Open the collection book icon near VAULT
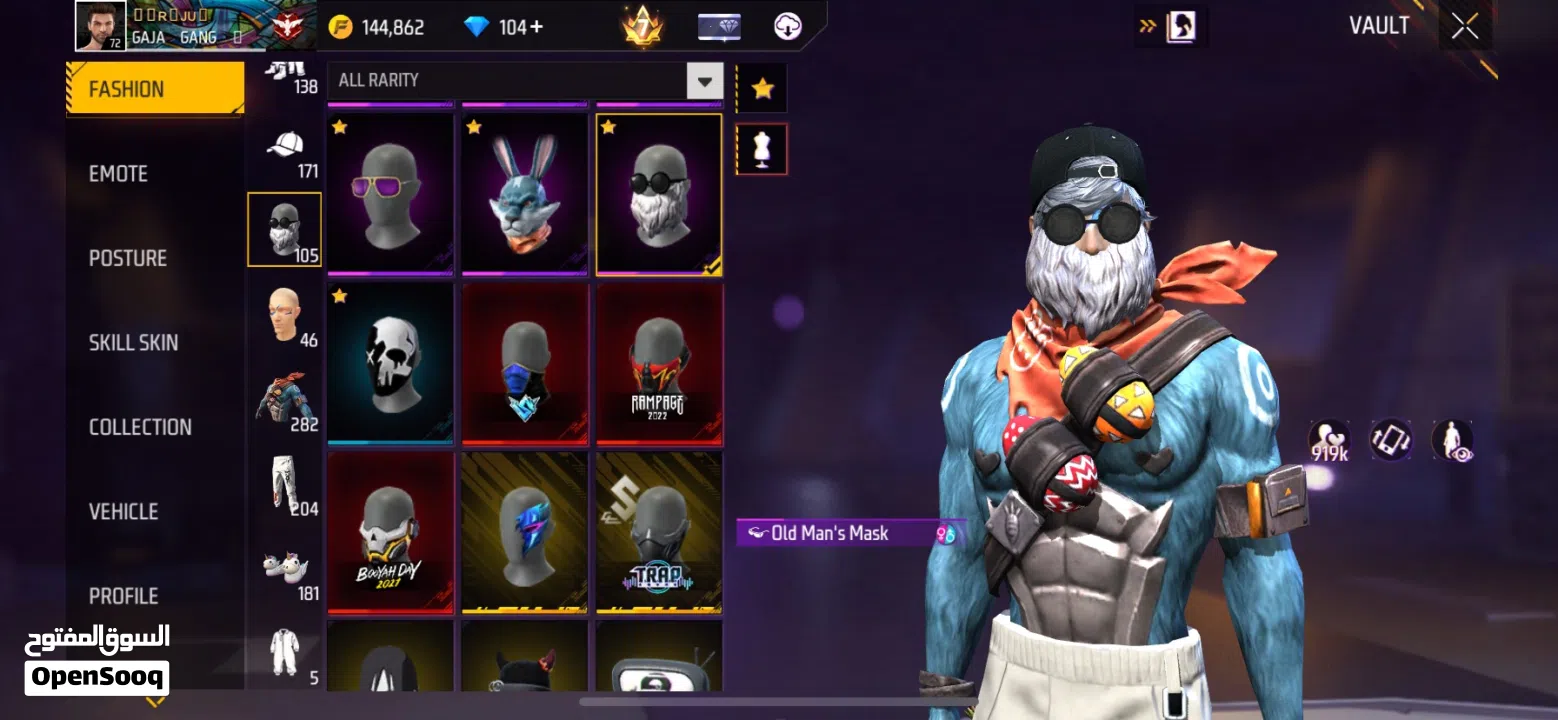This screenshot has width=1558, height=720. (x=1180, y=26)
